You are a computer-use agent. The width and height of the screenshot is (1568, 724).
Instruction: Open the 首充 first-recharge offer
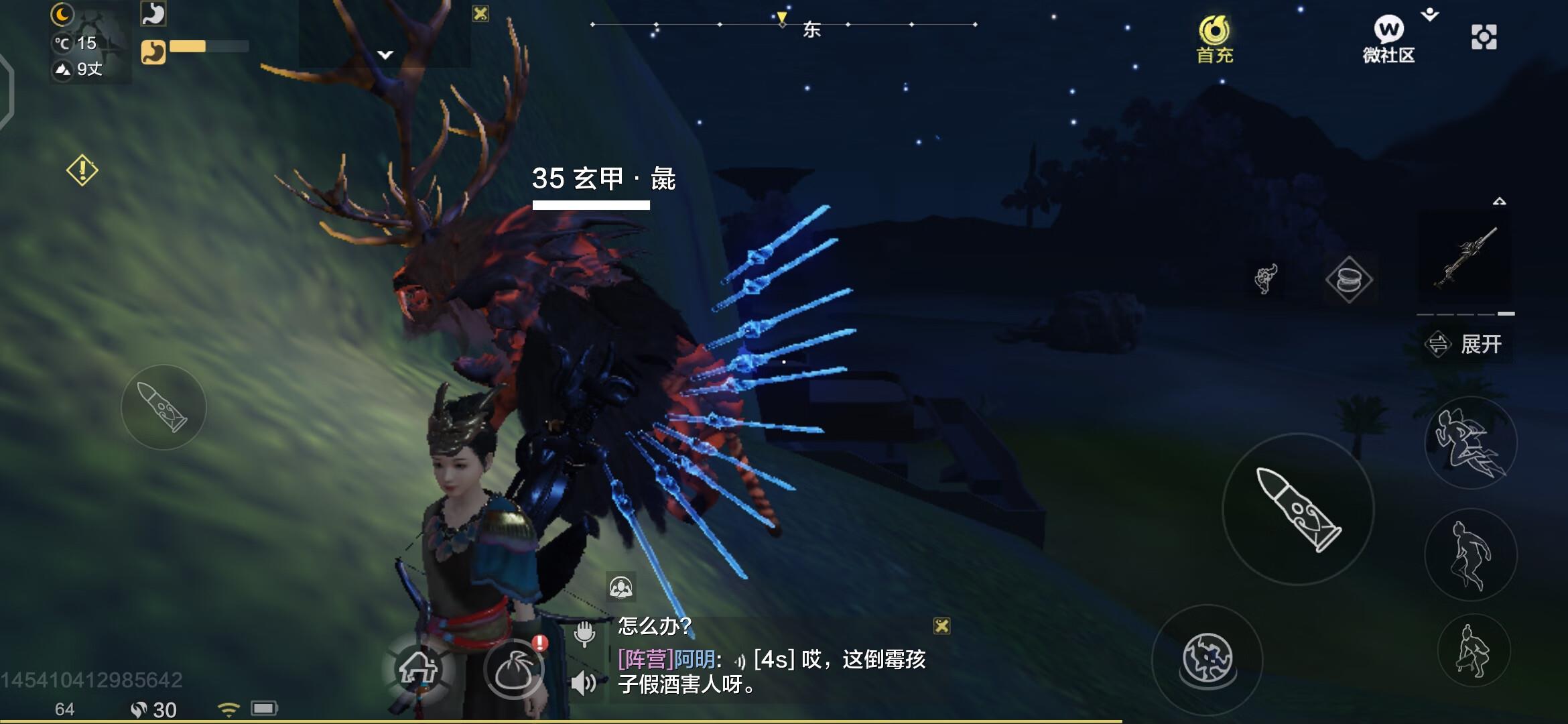click(1214, 39)
